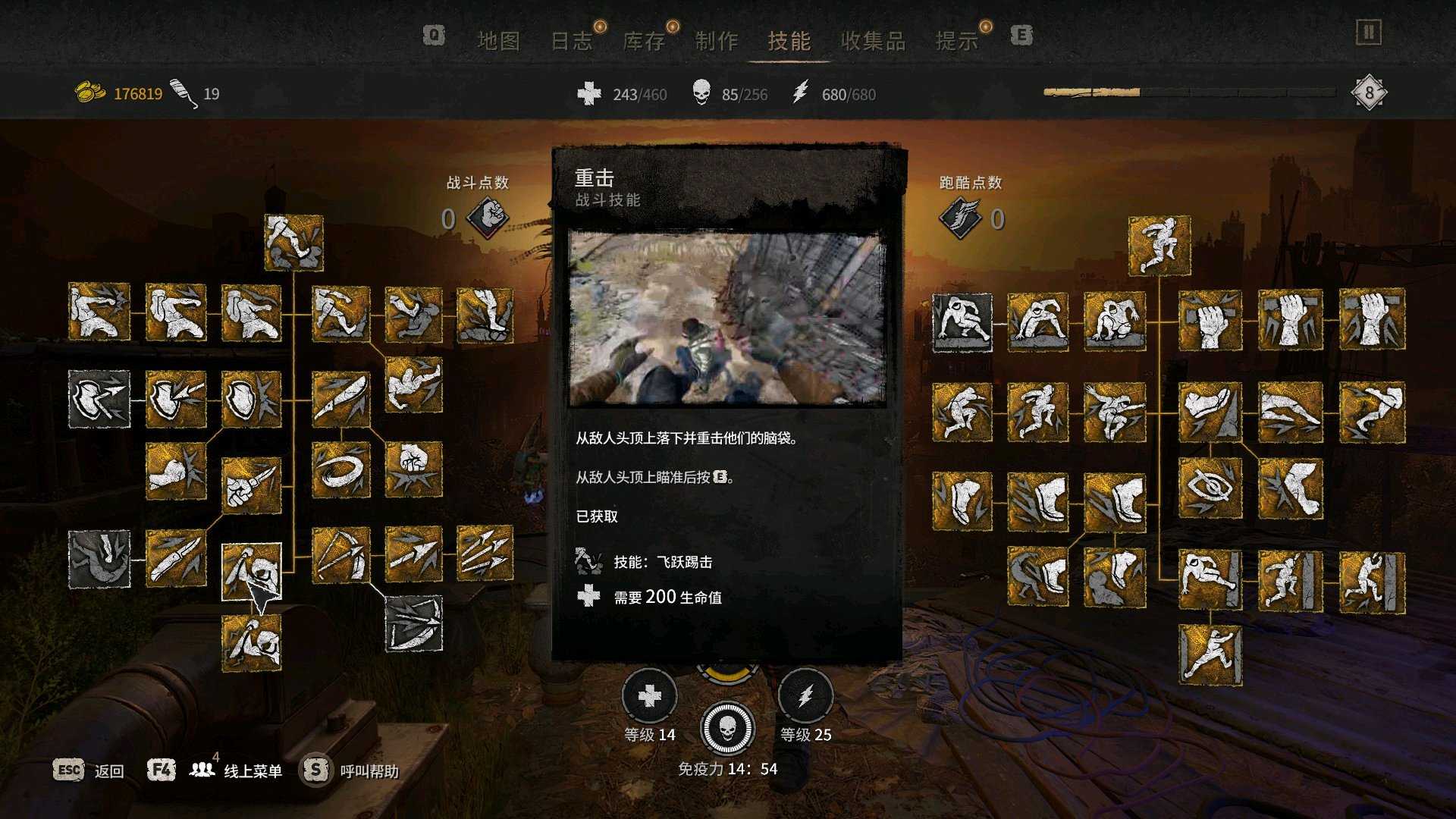1456x819 pixels.
Task: Open the 库存 tab
Action: coord(645,41)
